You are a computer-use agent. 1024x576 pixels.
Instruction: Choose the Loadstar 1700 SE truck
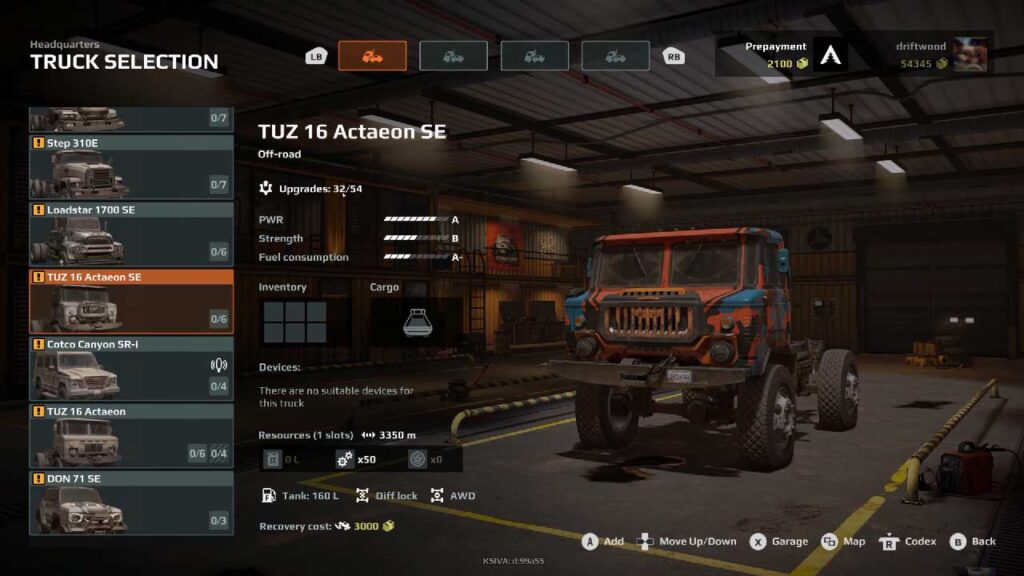(x=131, y=234)
